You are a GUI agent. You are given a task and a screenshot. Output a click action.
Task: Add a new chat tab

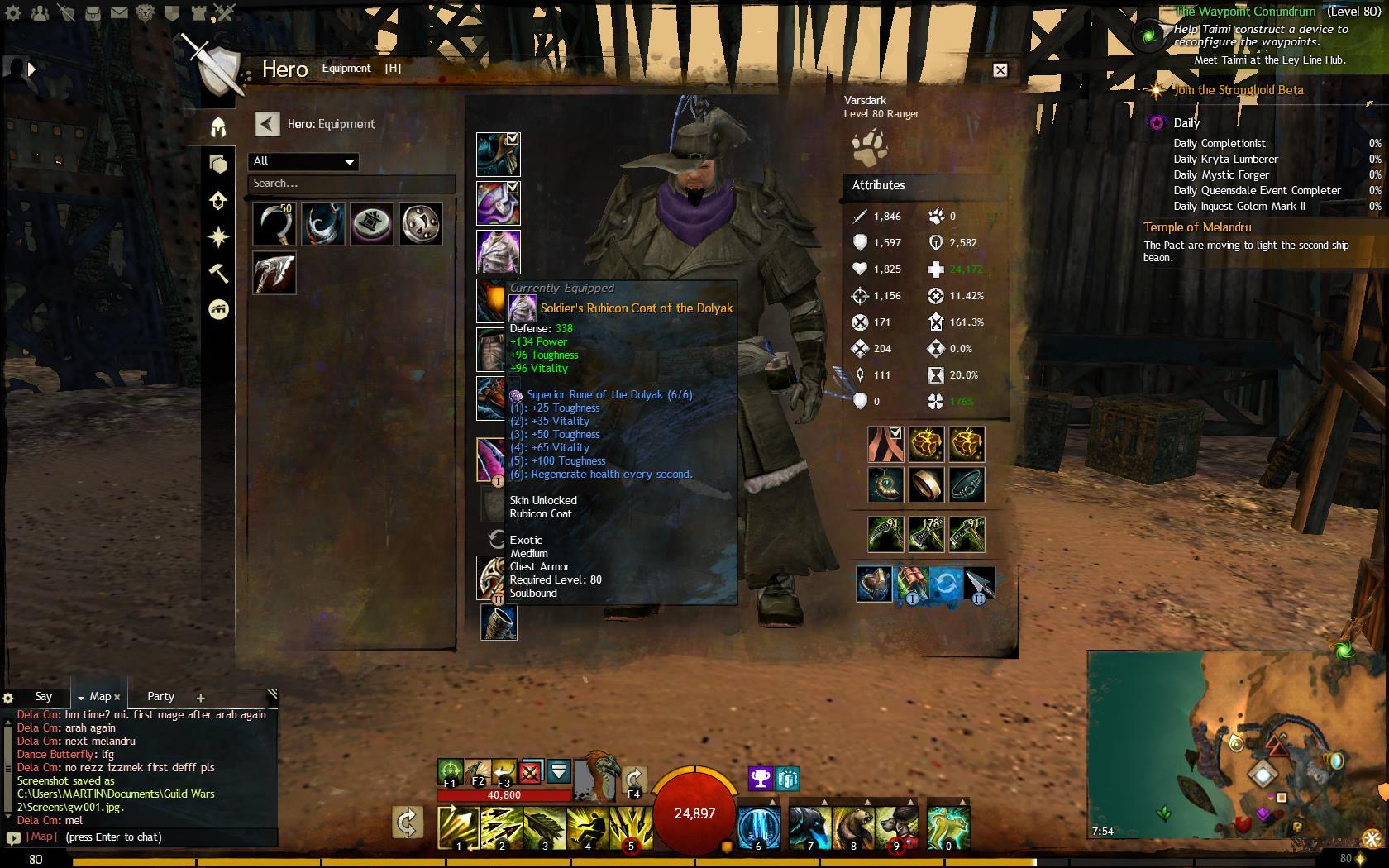point(200,698)
